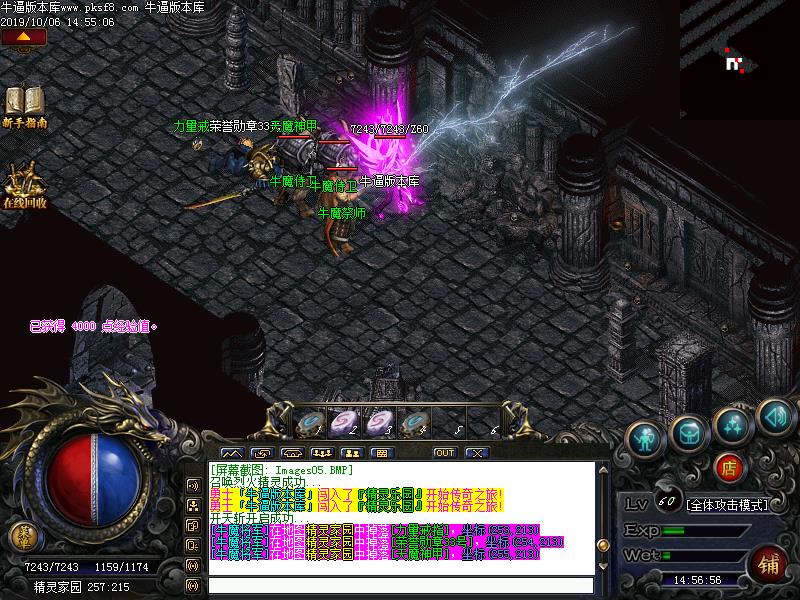The image size is (800, 600).
Task: Toggle the sound speaker round button
Action: point(773,412)
